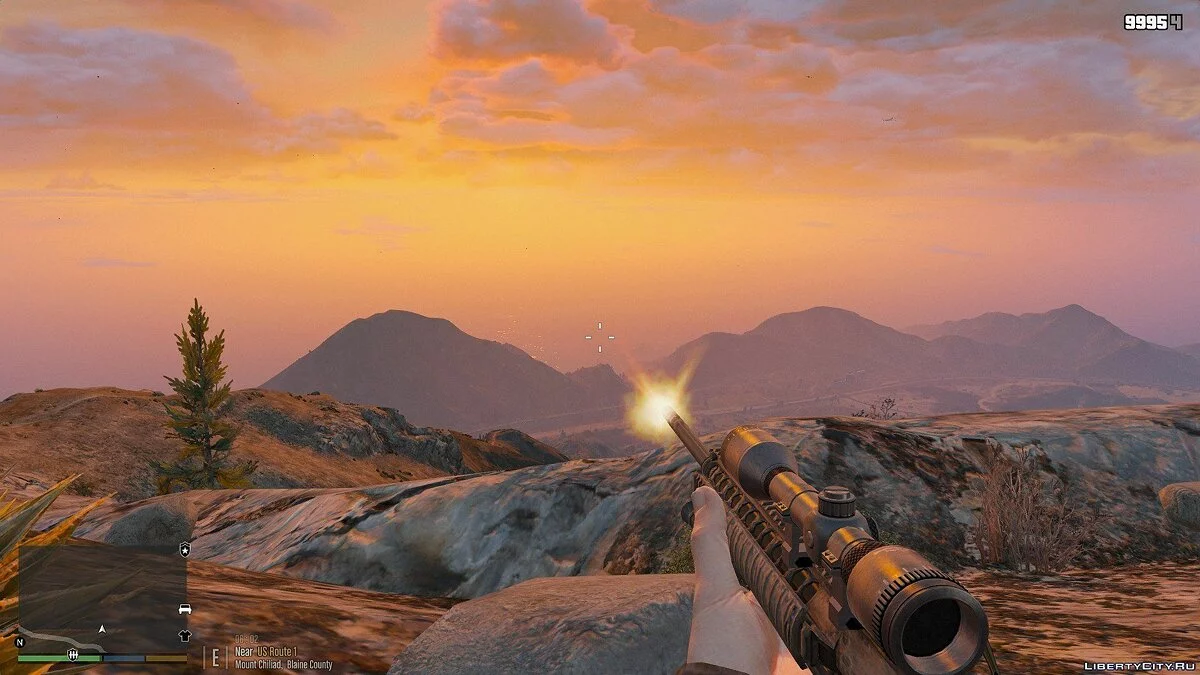The width and height of the screenshot is (1200, 675).
Task: Select the police star blip on minimap
Action: (184, 549)
